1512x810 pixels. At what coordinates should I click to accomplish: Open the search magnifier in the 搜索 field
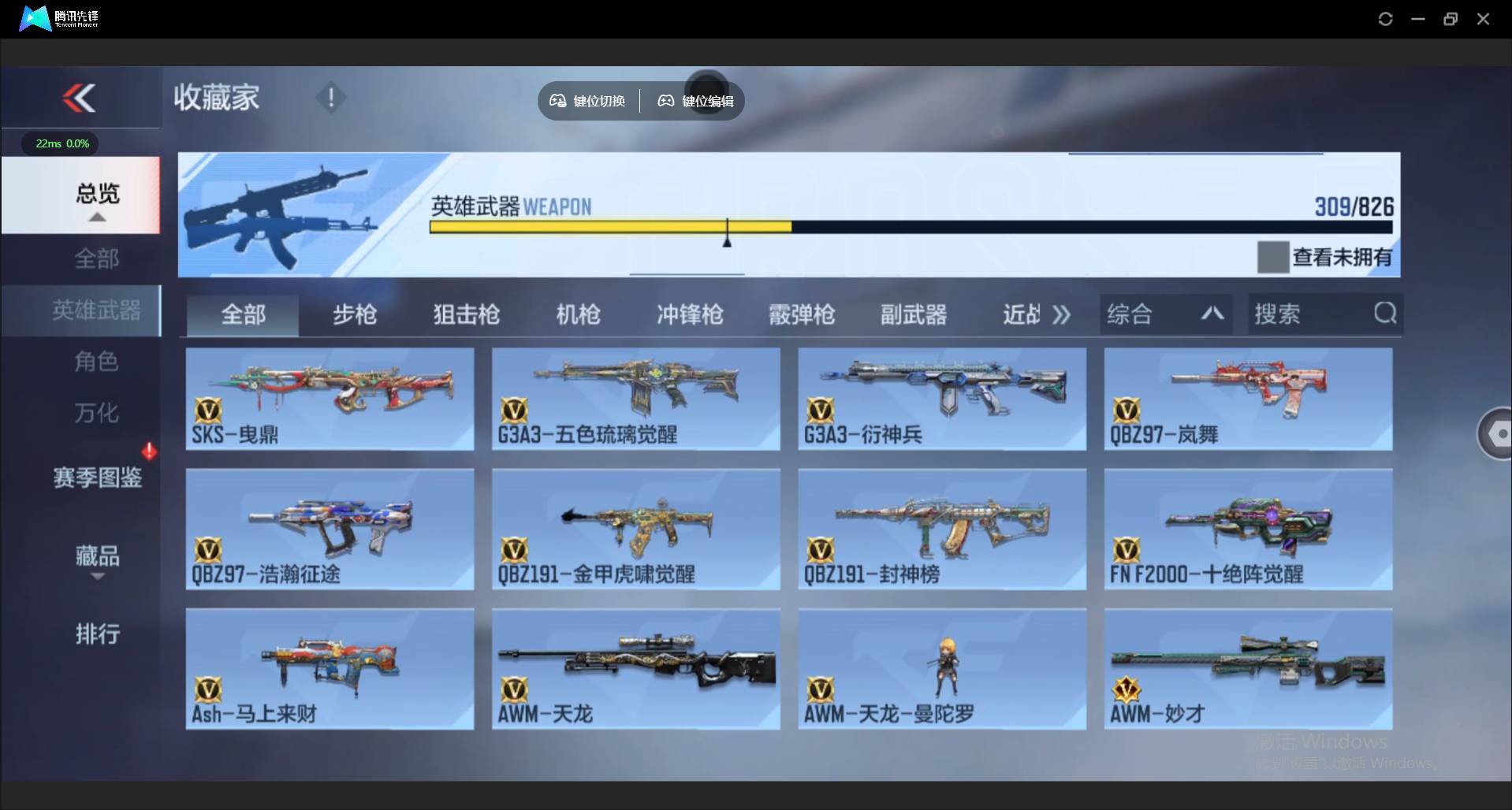pos(1385,314)
